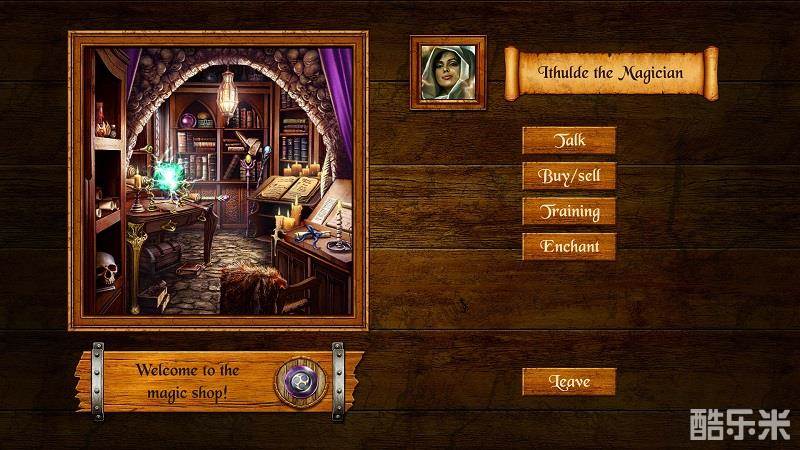800x450 pixels.
Task: Leave the magic shop
Action: [x=569, y=381]
